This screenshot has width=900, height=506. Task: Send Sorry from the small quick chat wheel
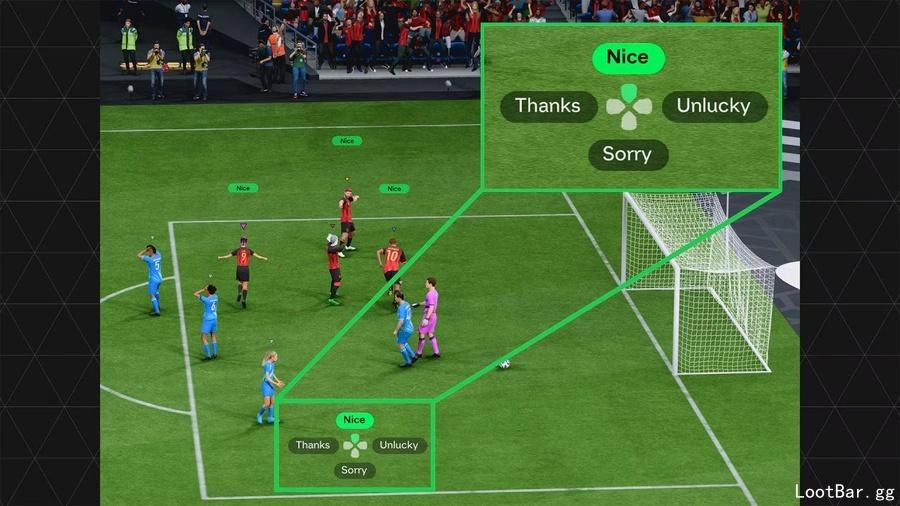[x=354, y=470]
